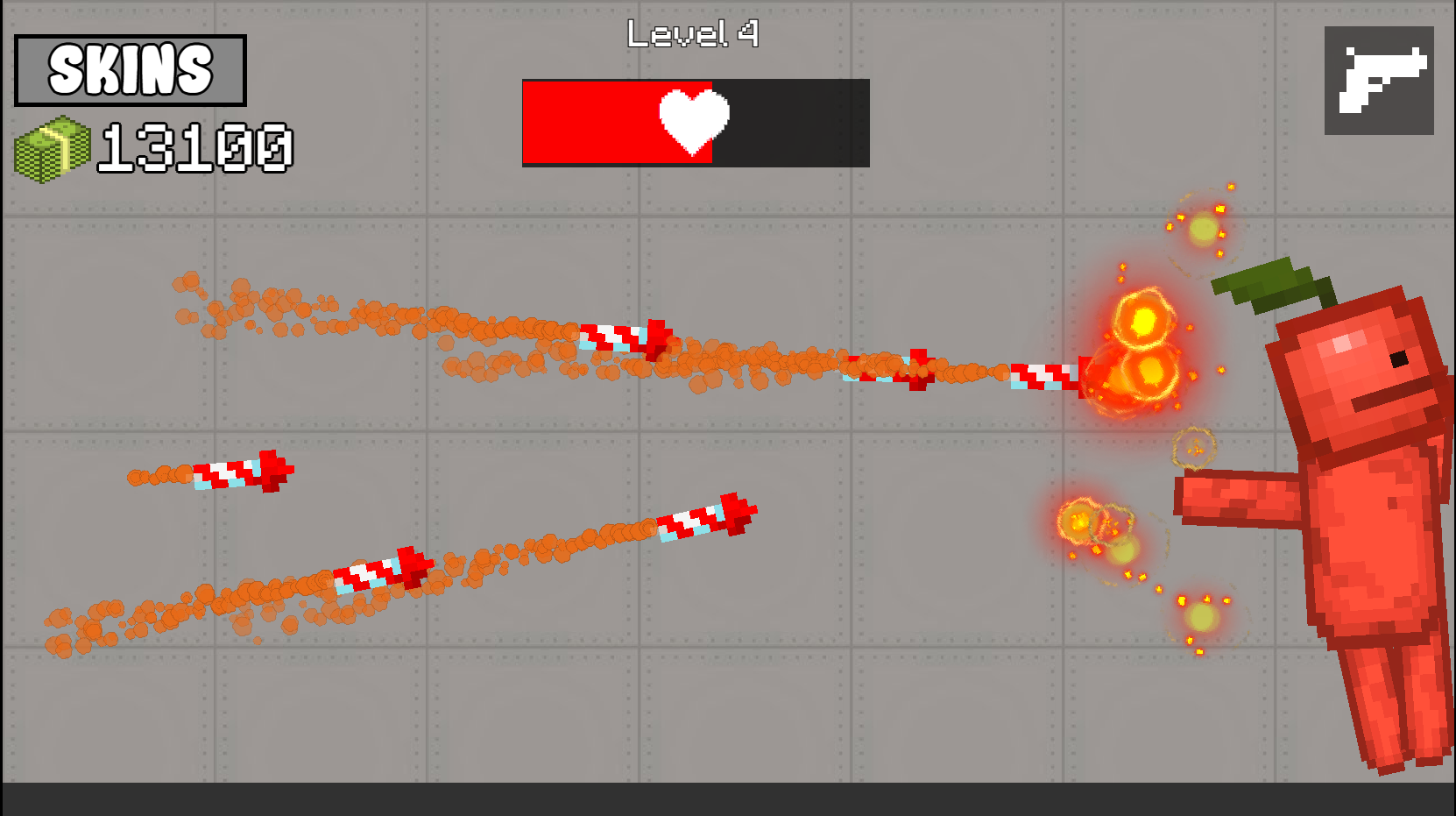Click the weapon selector box top right
This screenshot has width=1456, height=816.
[x=1378, y=81]
